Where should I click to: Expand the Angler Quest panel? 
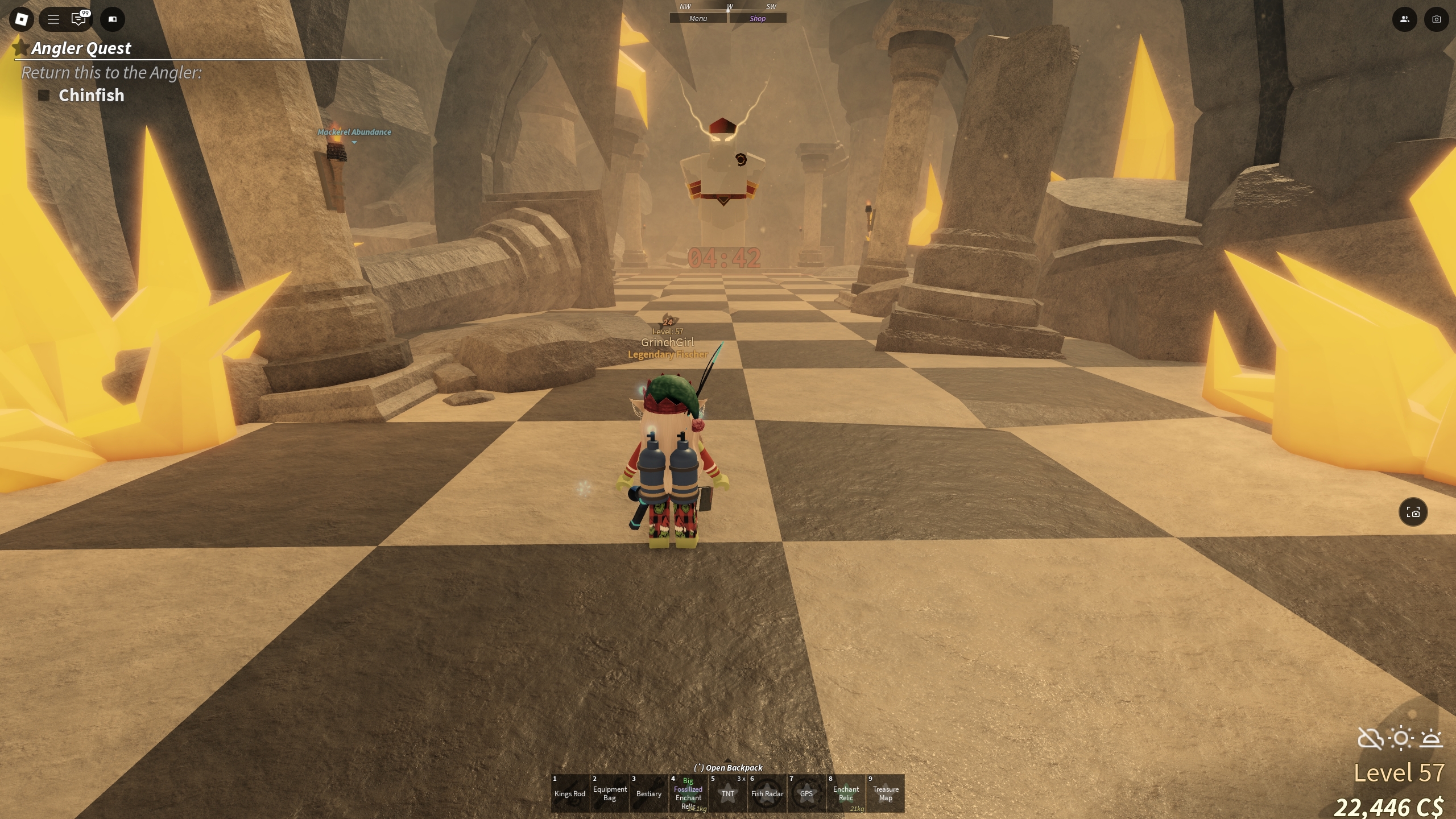pos(81,48)
